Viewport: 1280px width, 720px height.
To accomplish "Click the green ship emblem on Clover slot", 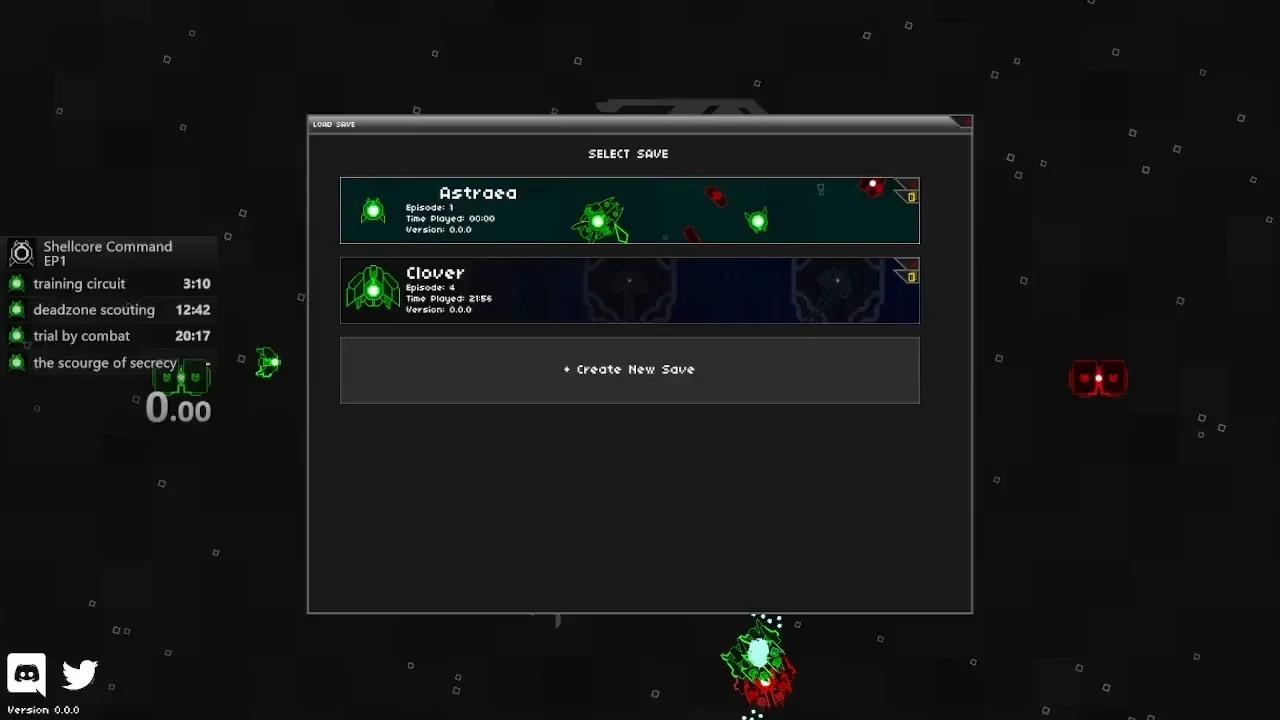I will click(x=373, y=289).
